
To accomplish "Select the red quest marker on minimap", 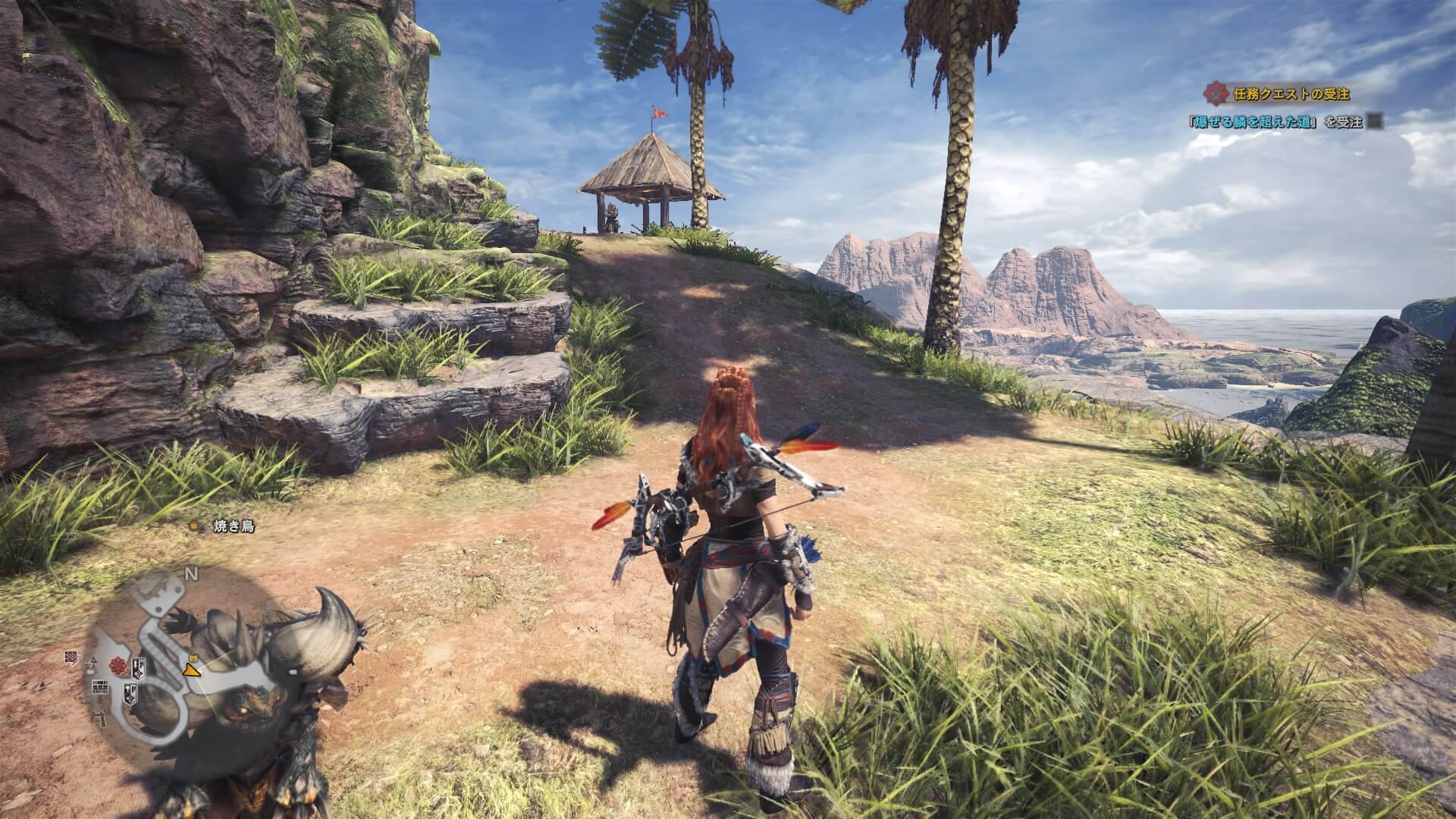I will point(118,666).
